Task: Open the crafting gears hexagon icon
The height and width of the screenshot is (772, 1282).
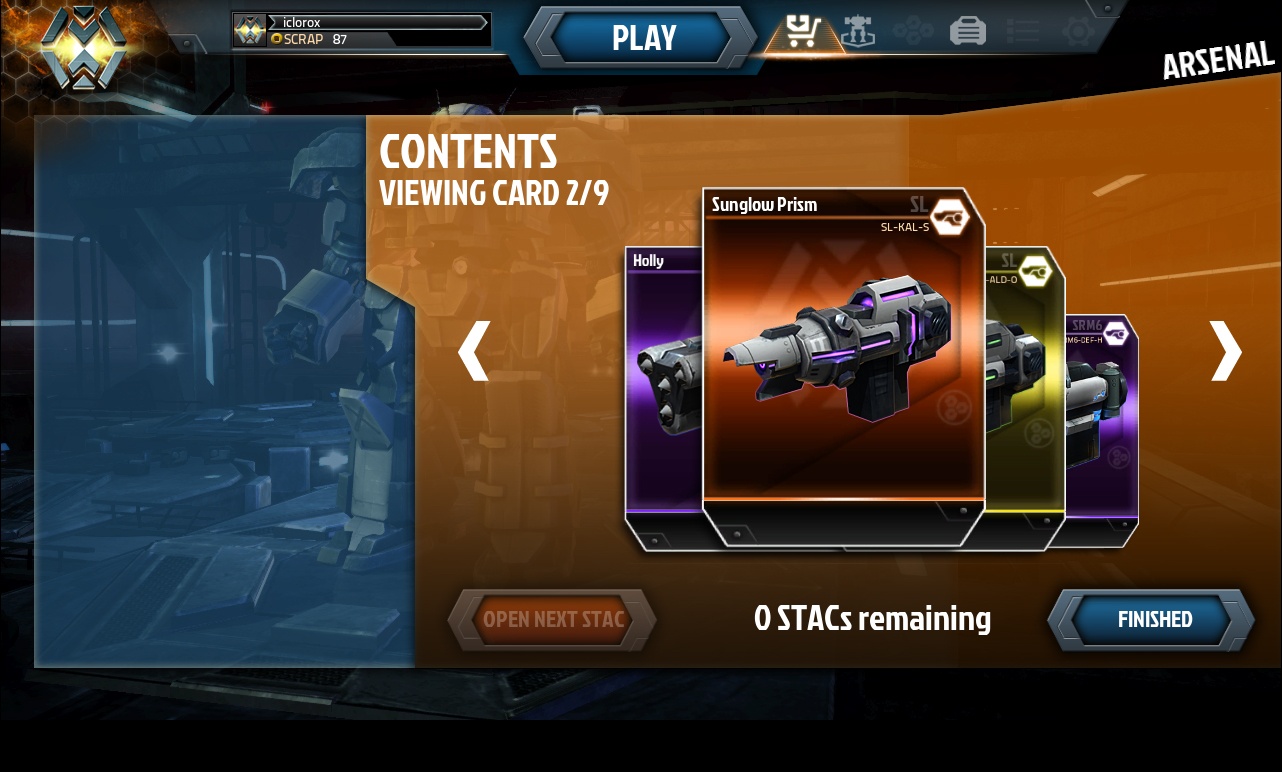Action: click(x=912, y=30)
